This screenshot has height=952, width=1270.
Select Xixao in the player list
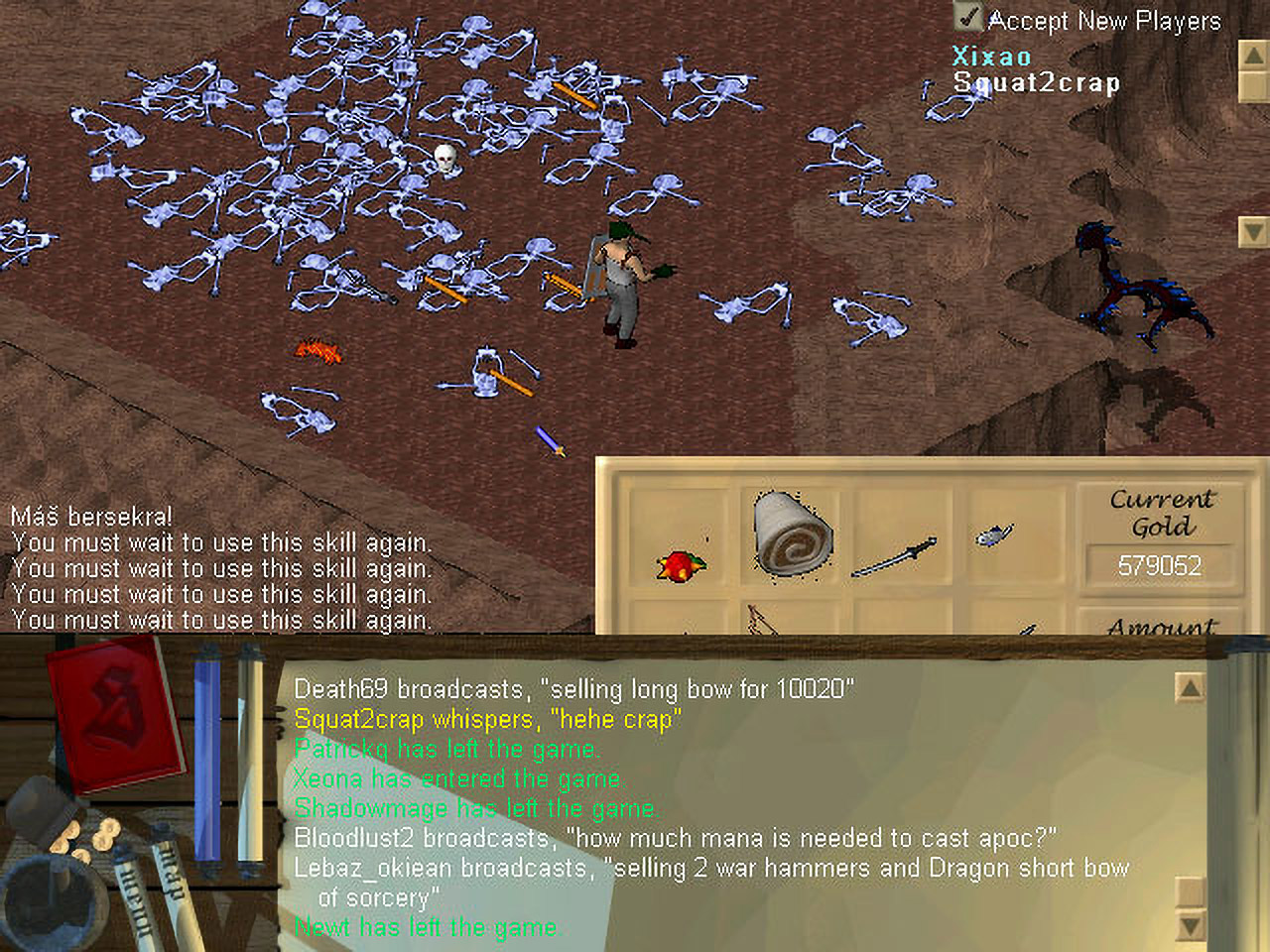pos(991,56)
